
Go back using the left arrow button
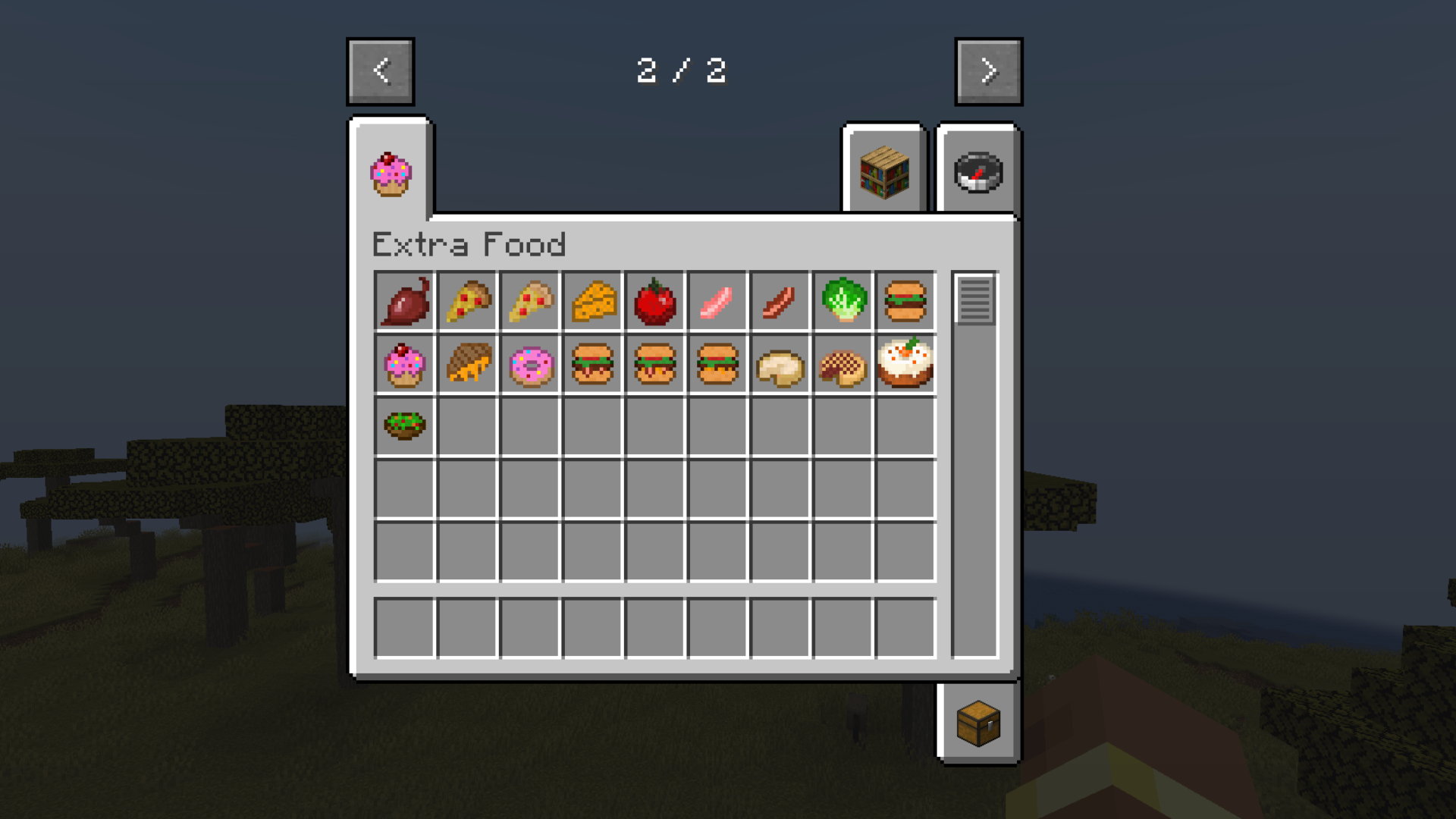click(x=380, y=71)
